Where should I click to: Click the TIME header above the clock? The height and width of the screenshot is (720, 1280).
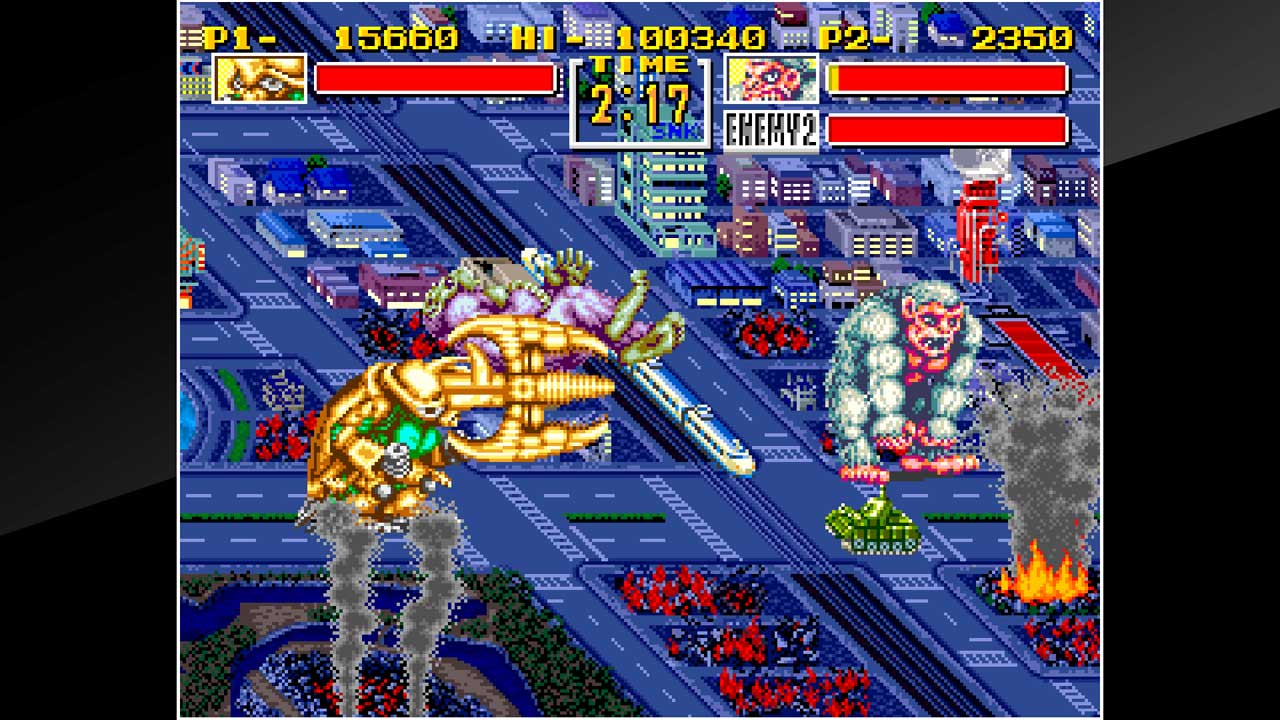638,65
